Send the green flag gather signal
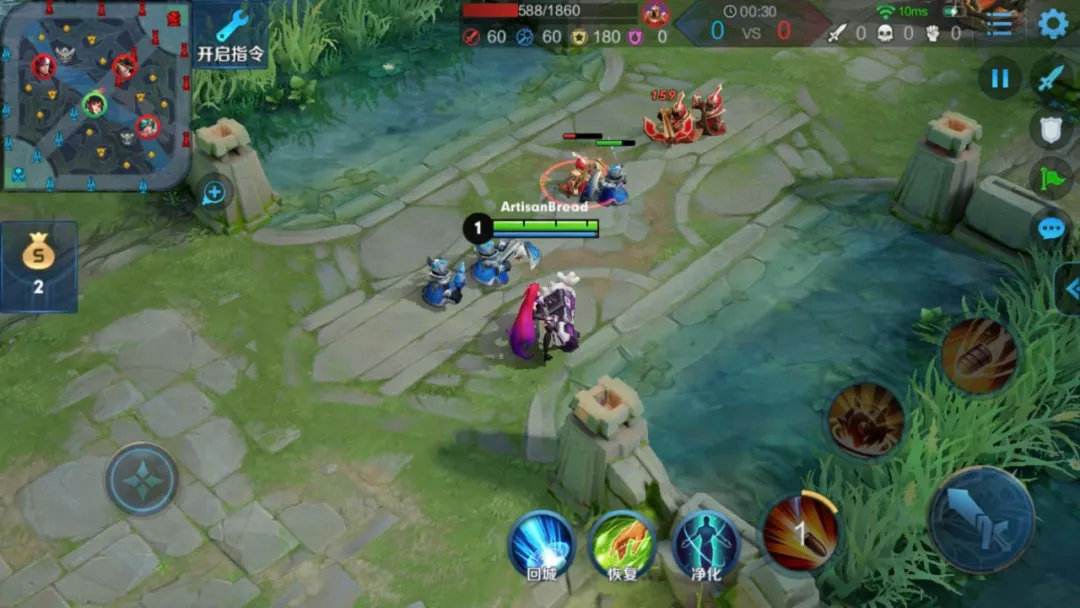 coord(1050,178)
